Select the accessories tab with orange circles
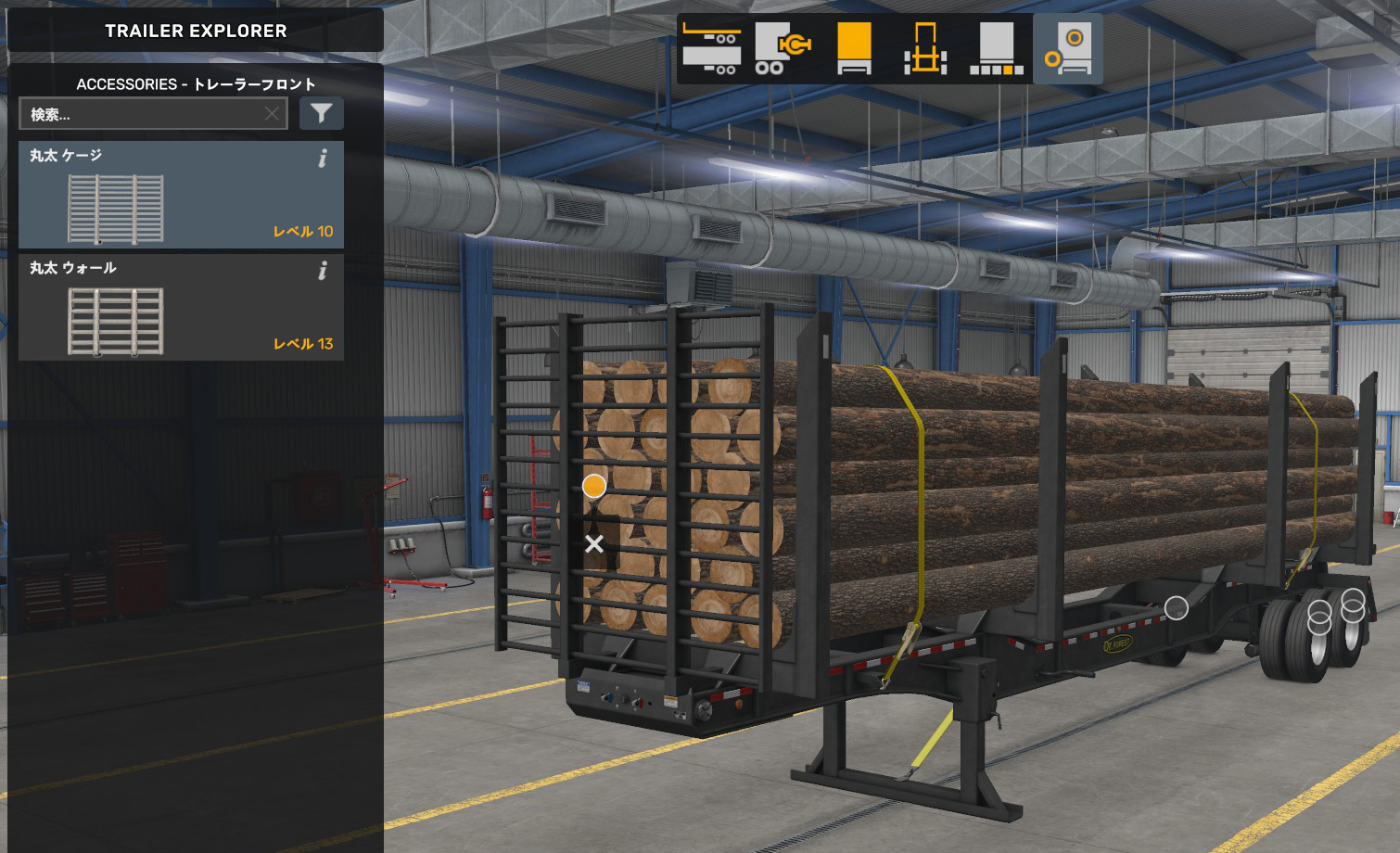 1068,49
